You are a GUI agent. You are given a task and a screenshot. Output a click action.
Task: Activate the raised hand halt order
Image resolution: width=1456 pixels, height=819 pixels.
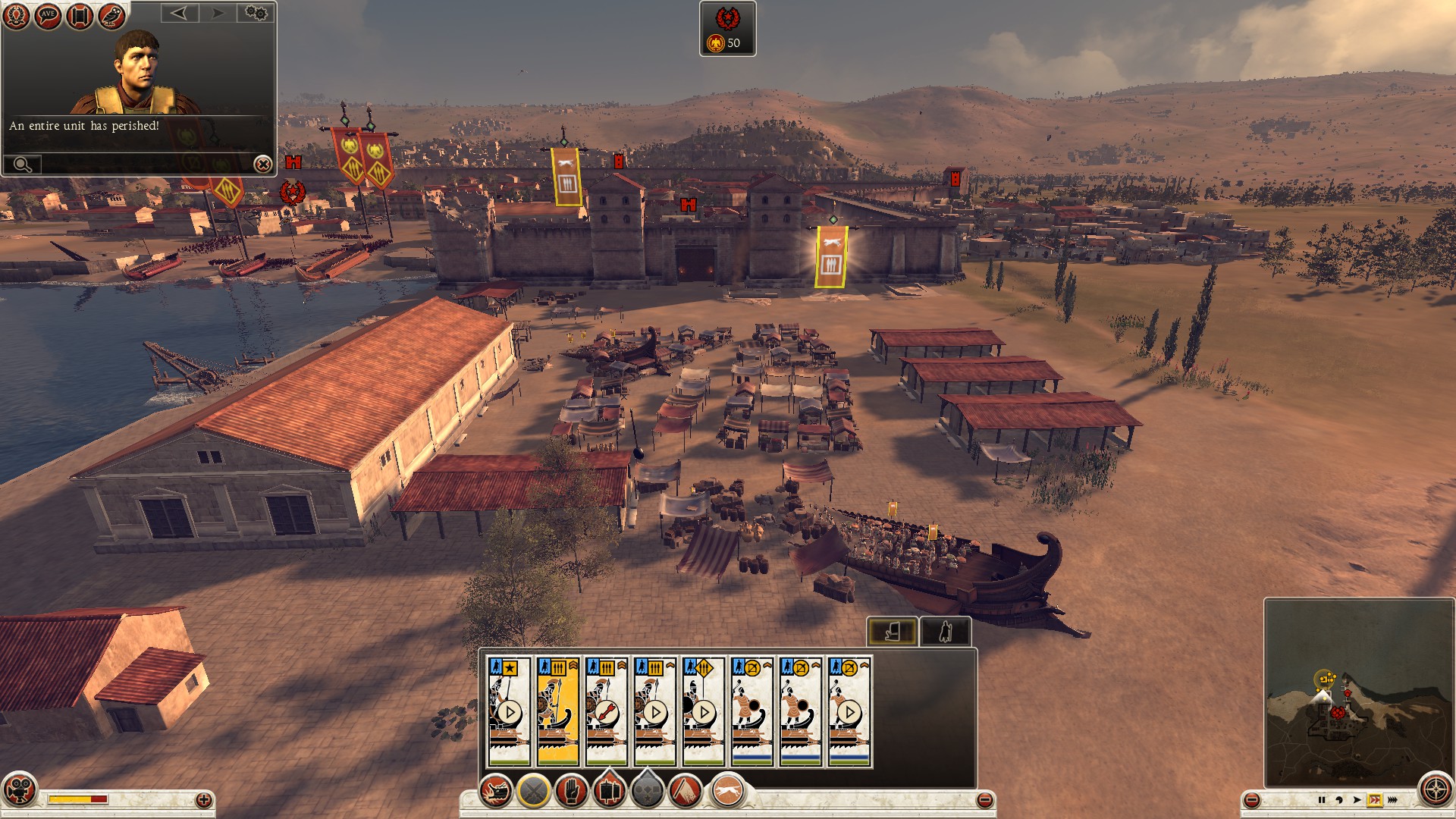point(570,792)
